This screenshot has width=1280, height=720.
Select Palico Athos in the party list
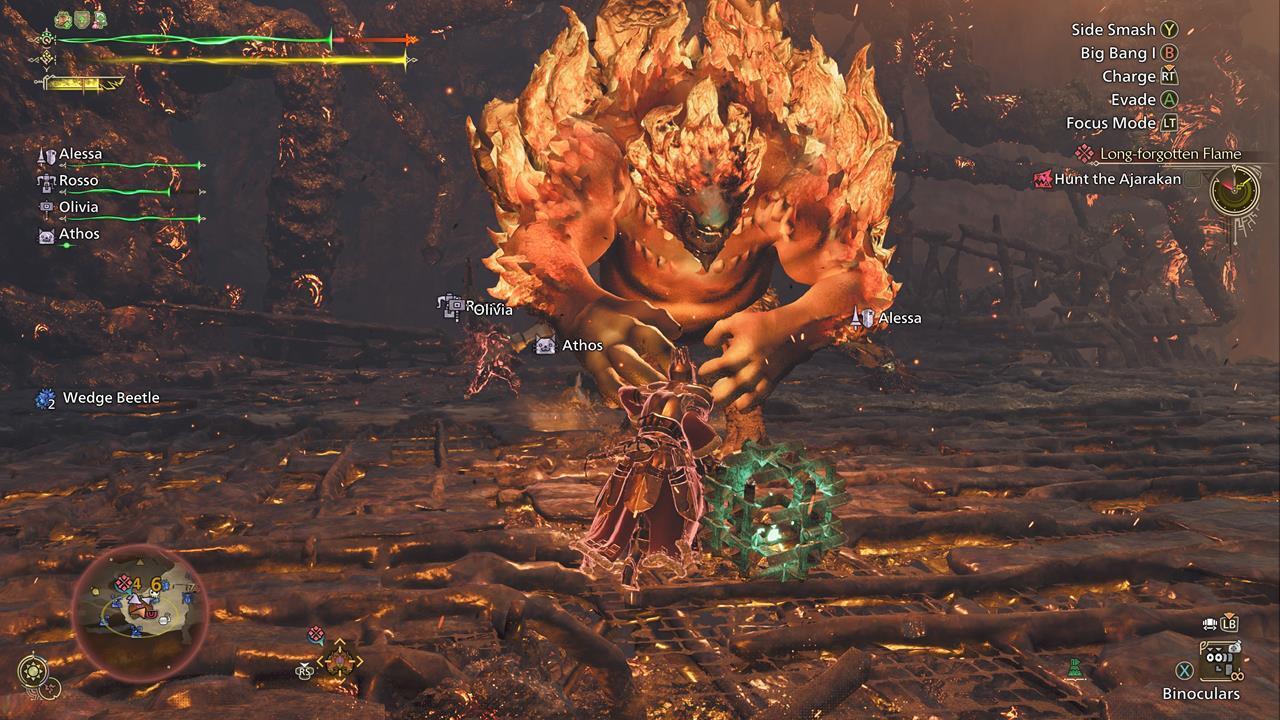point(78,234)
